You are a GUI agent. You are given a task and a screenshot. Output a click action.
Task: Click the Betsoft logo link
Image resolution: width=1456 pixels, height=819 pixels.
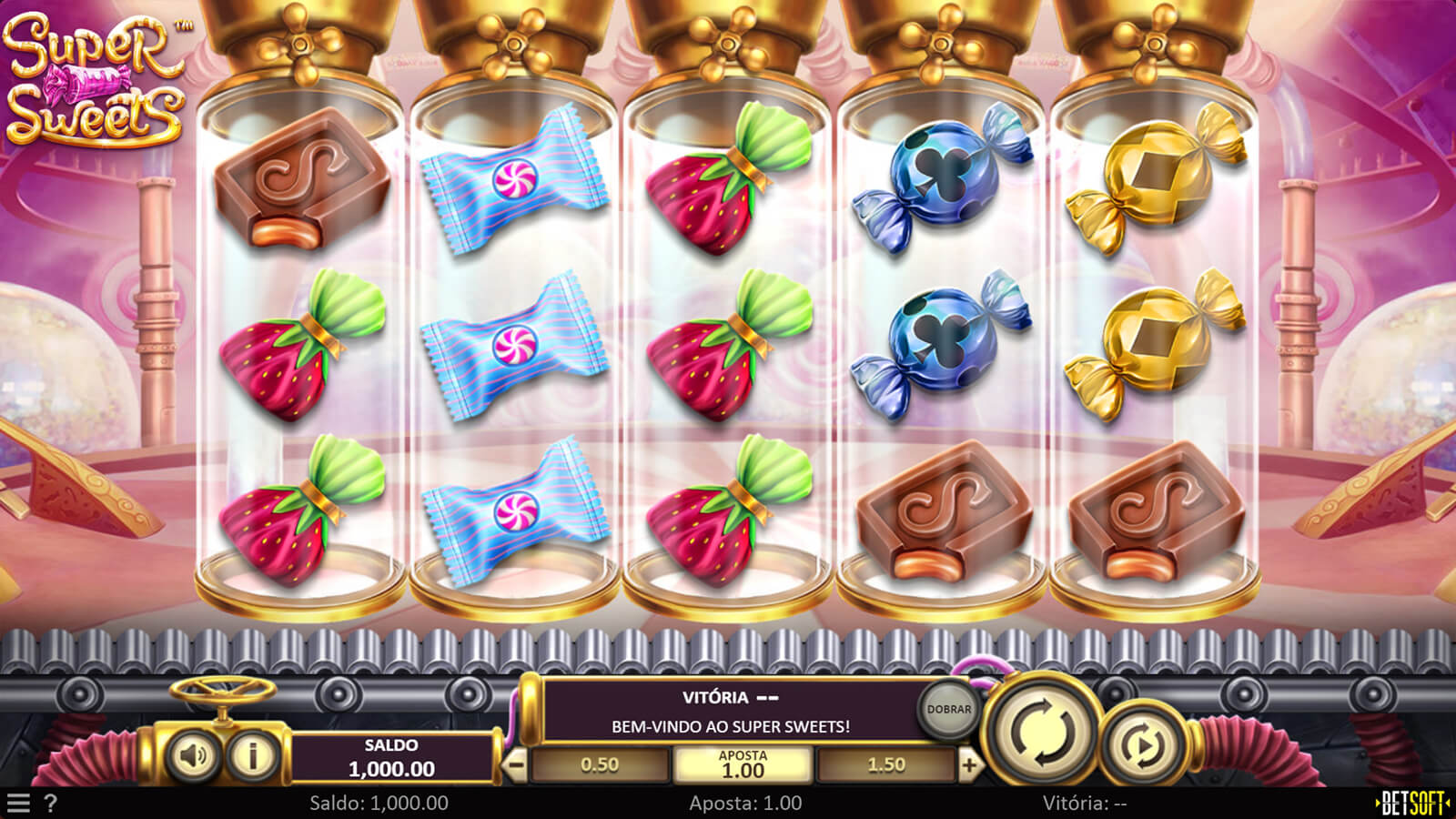point(1413,804)
